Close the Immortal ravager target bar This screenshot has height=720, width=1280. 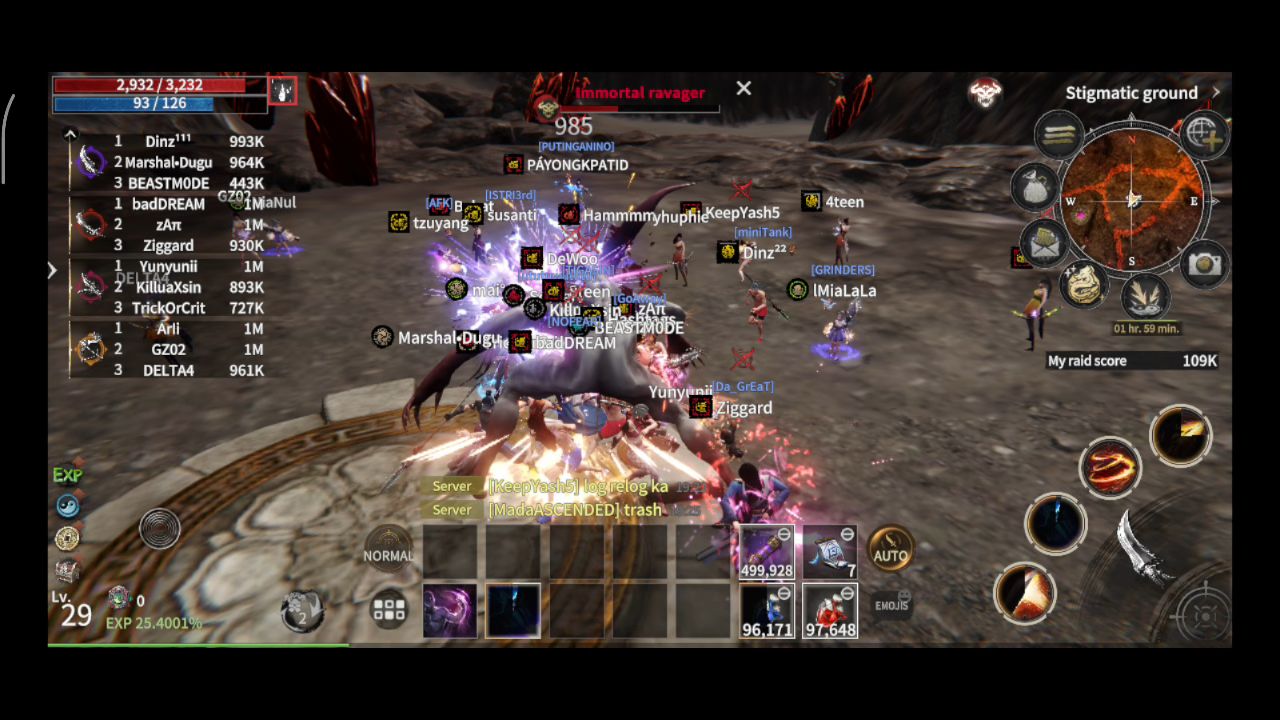click(x=744, y=89)
